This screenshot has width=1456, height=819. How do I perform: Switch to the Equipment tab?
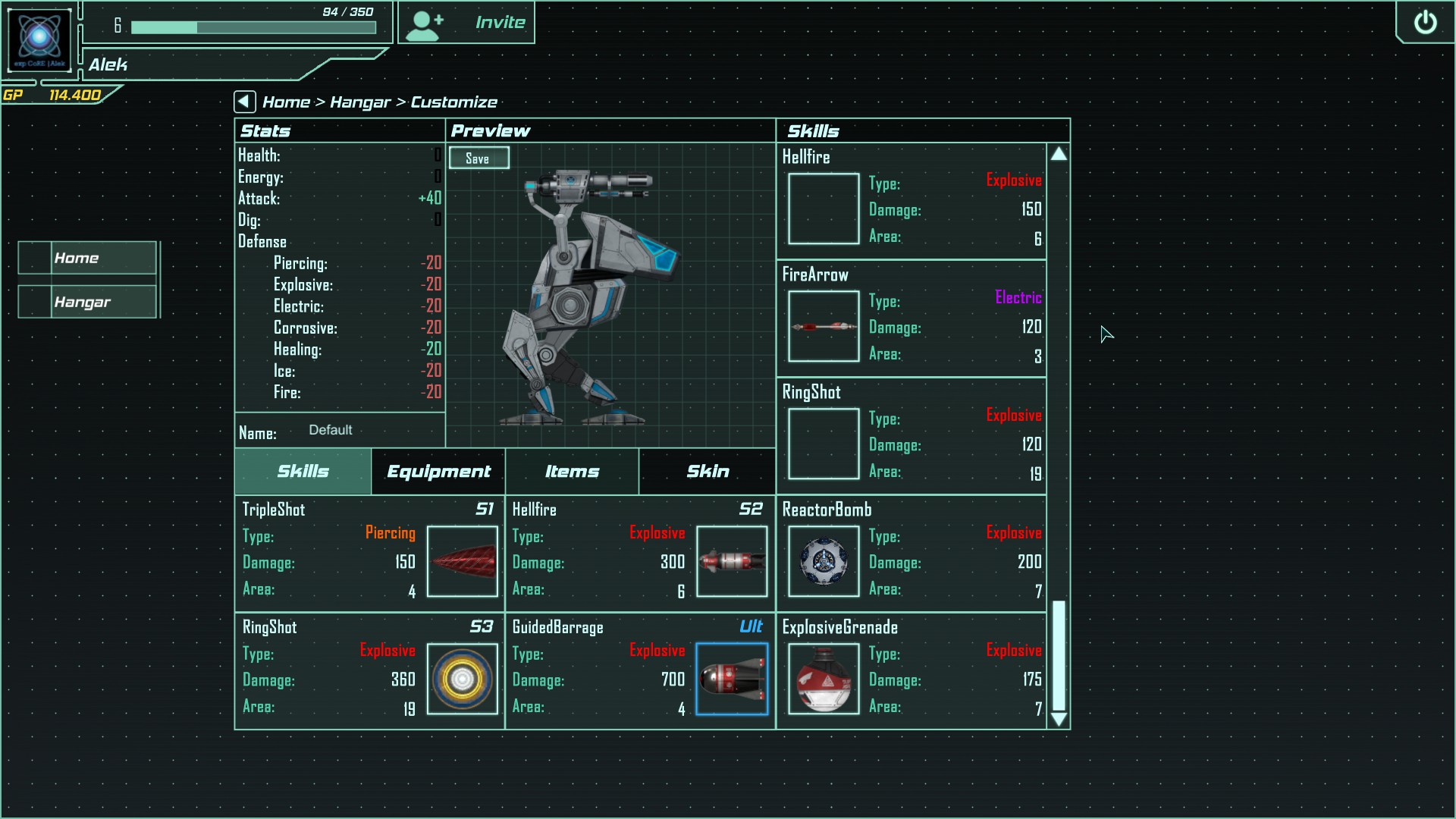coord(438,472)
